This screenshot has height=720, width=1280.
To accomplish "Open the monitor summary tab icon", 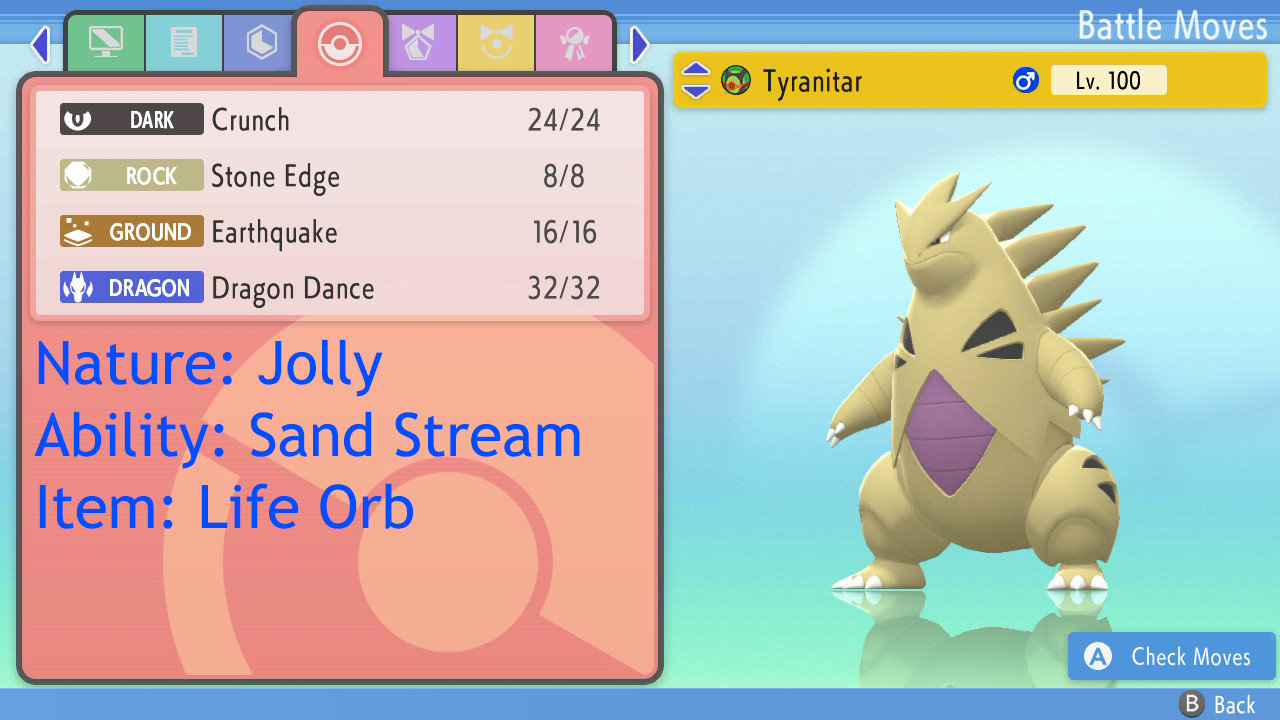I will tap(106, 43).
